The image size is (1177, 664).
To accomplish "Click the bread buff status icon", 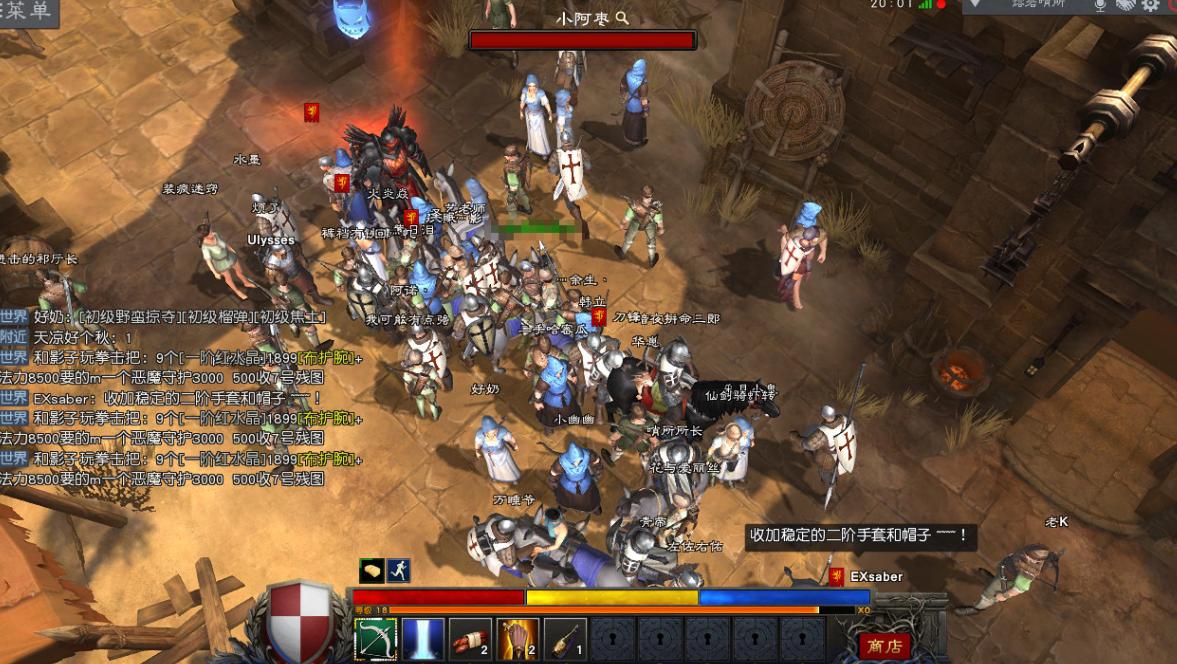I will 372,570.
